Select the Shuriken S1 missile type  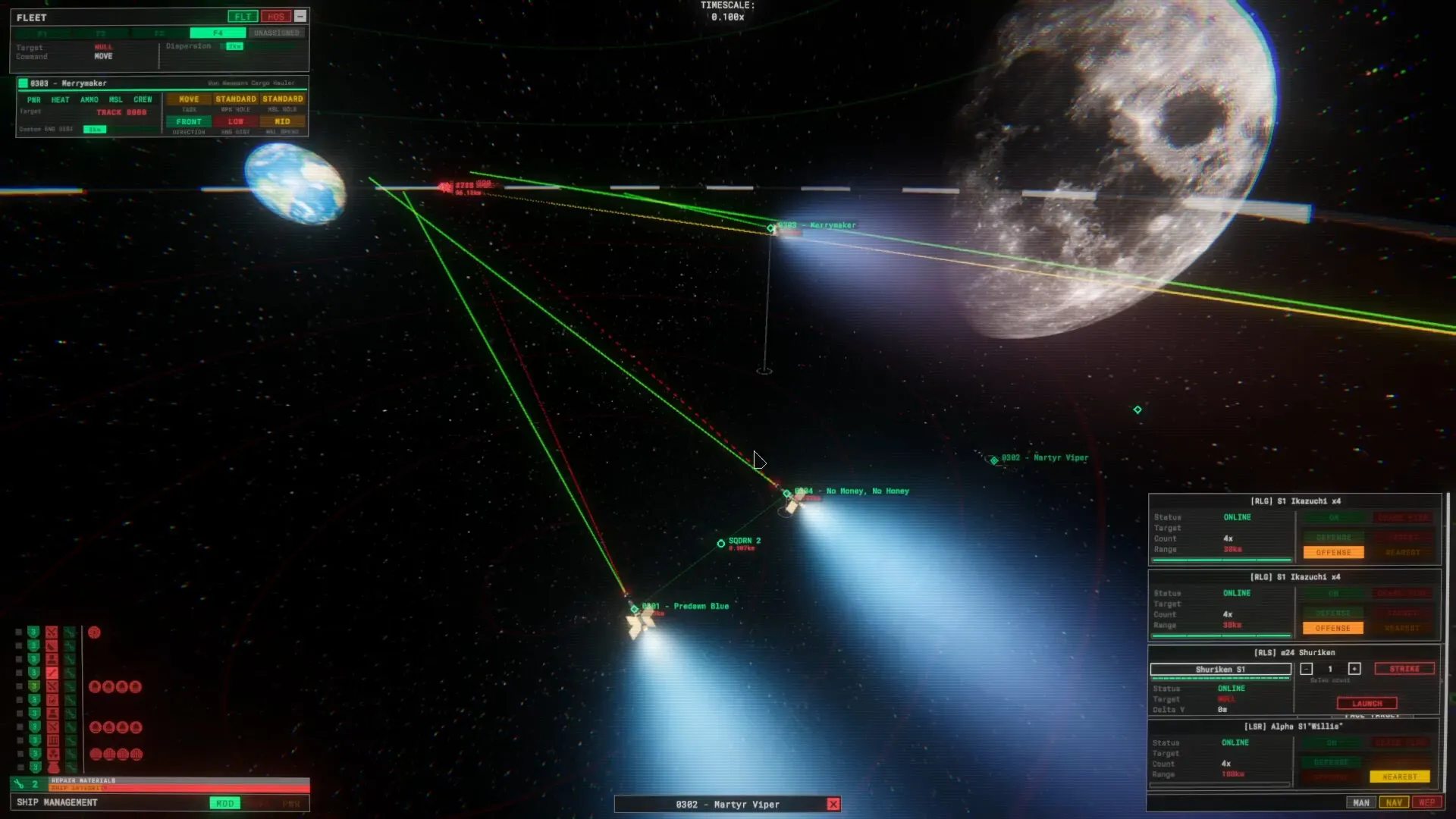click(x=1220, y=669)
